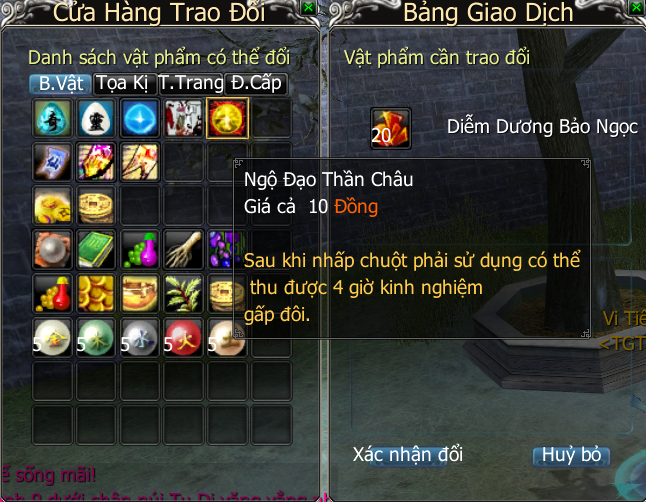Viewport: 646px width, 502px height.
Task: Select the pile of gold coins item
Action: point(95,292)
